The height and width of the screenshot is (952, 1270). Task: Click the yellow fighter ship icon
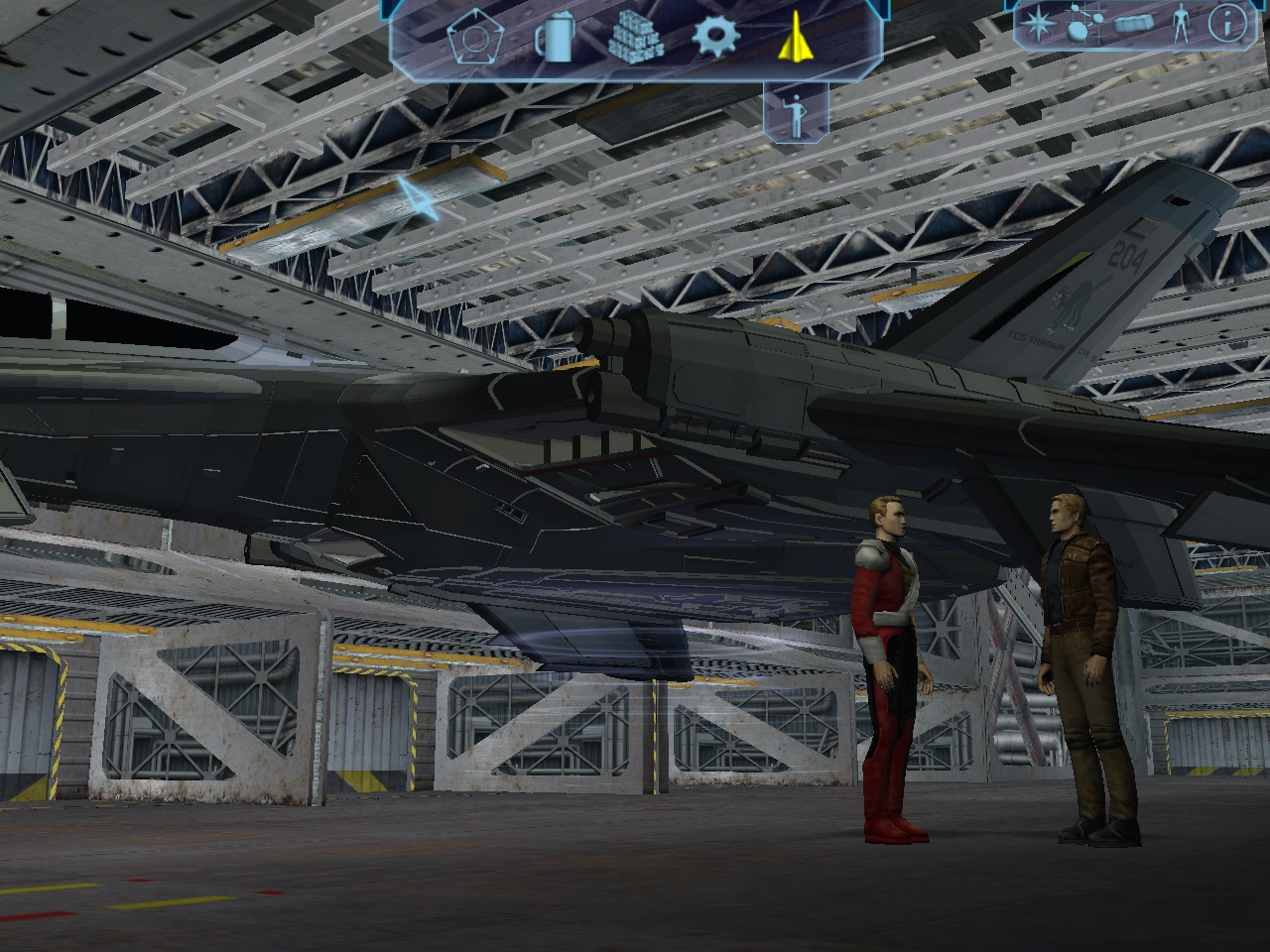794,40
